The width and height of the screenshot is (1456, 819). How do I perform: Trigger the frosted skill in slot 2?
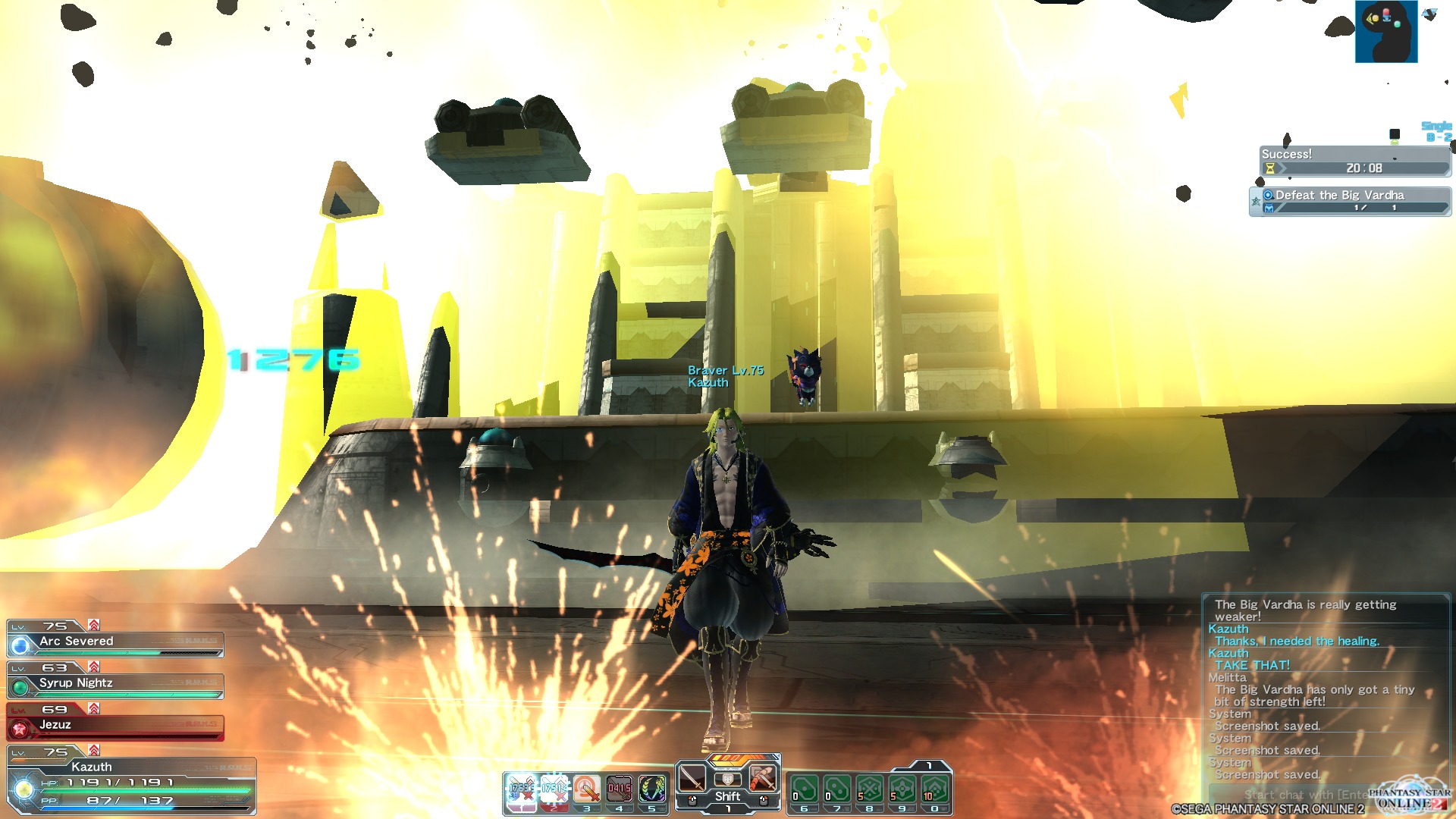tap(554, 789)
